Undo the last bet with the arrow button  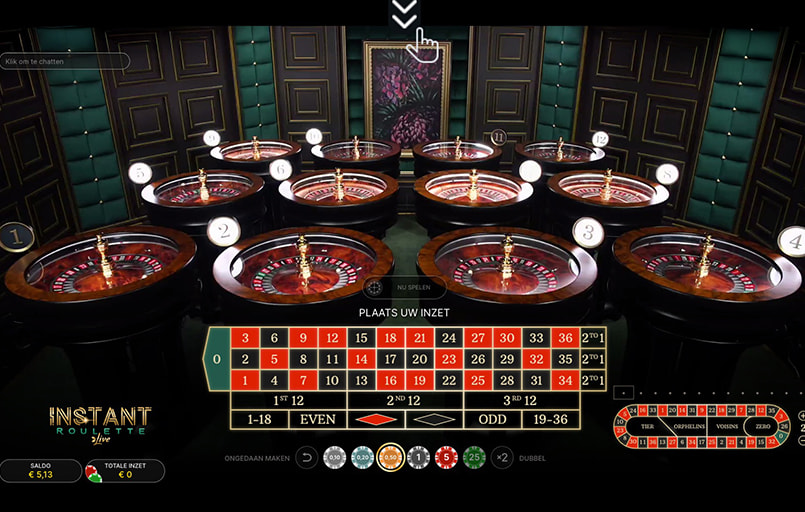[307, 458]
